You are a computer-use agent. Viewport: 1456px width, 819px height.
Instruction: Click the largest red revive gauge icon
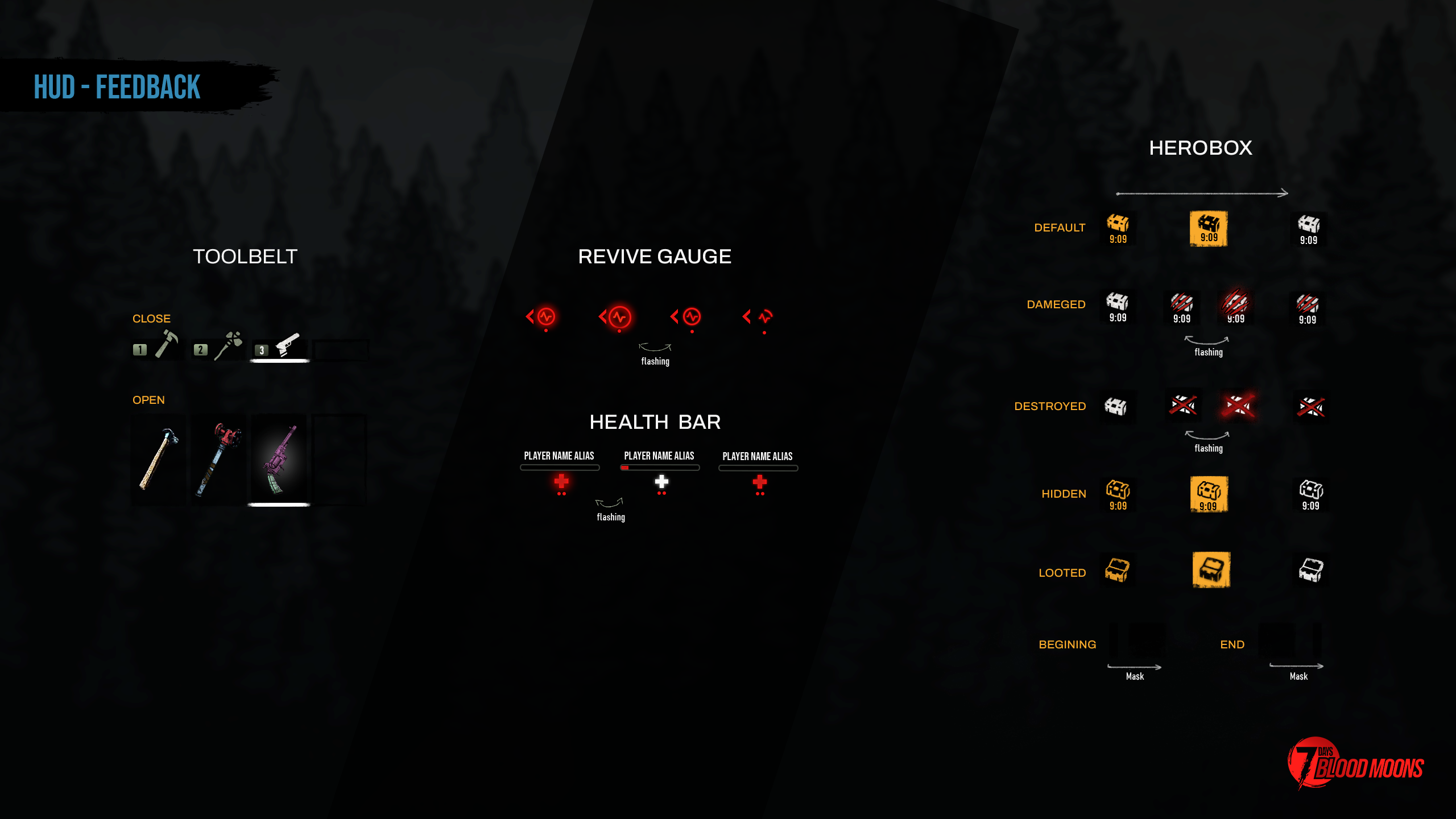point(618,317)
